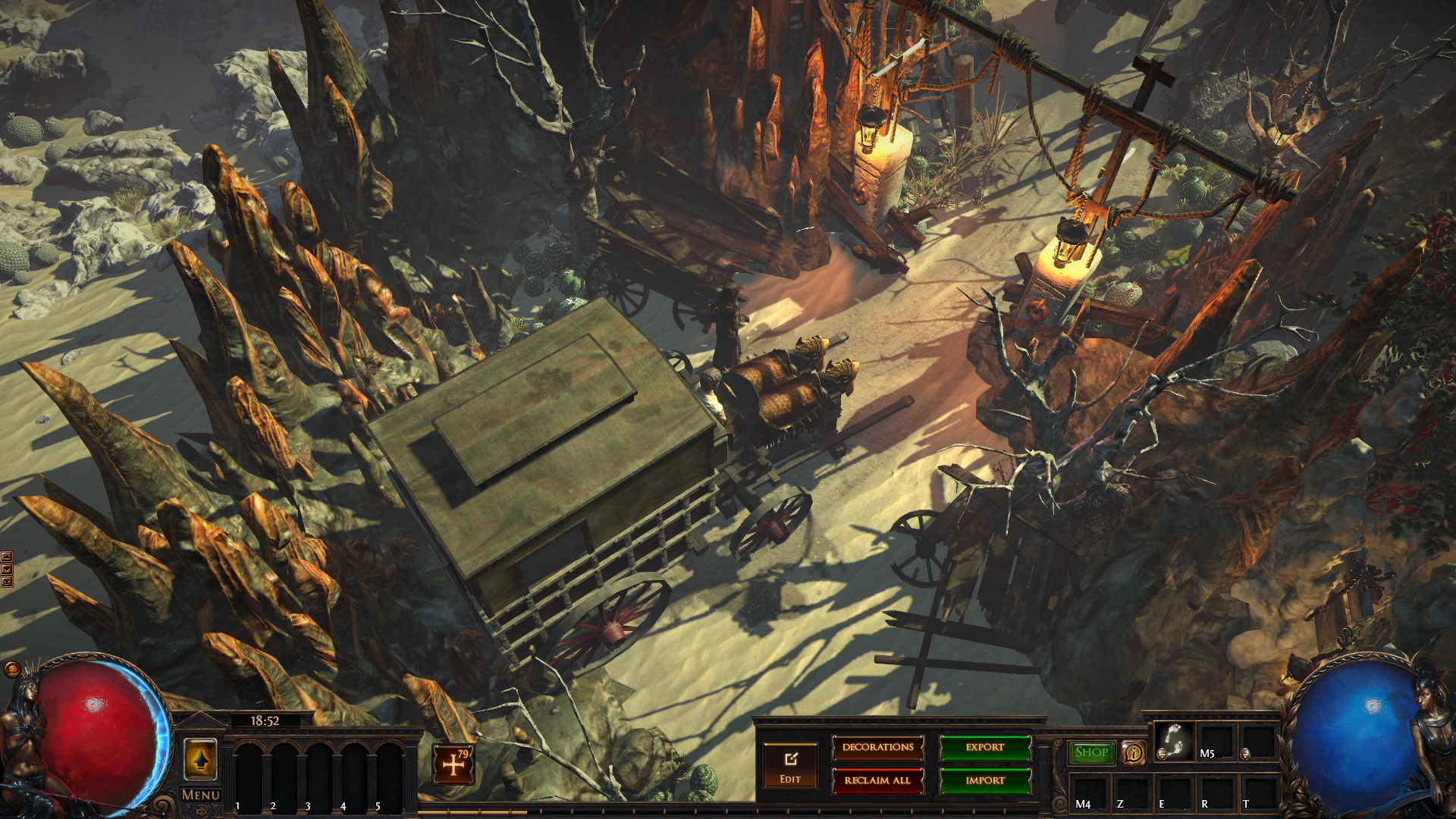
Task: Open the passive points cross icon
Action: tap(453, 764)
